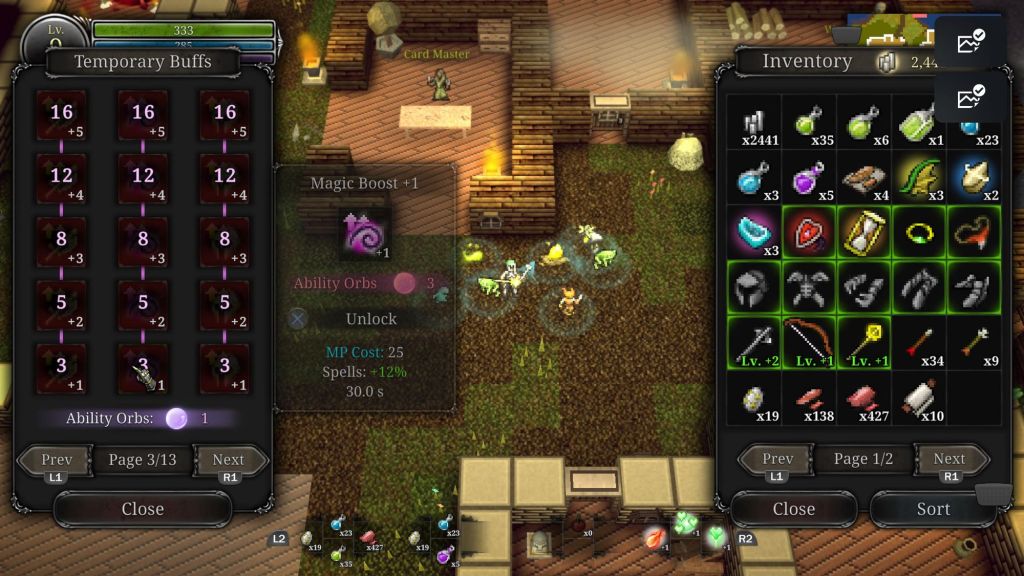
Task: Go to next Temporary Buffs page
Action: pos(228,461)
